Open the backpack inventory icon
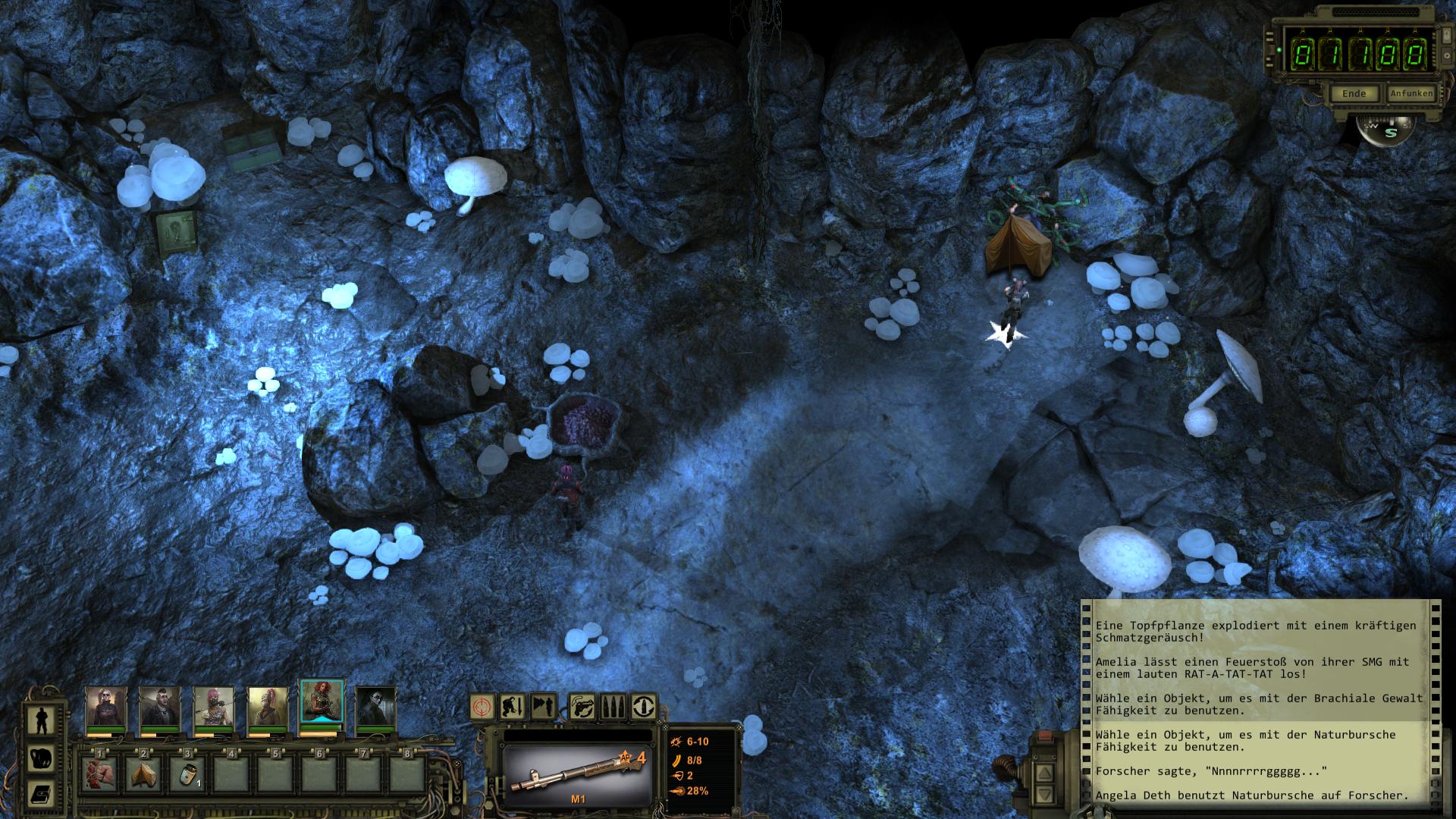 pyautogui.click(x=40, y=758)
